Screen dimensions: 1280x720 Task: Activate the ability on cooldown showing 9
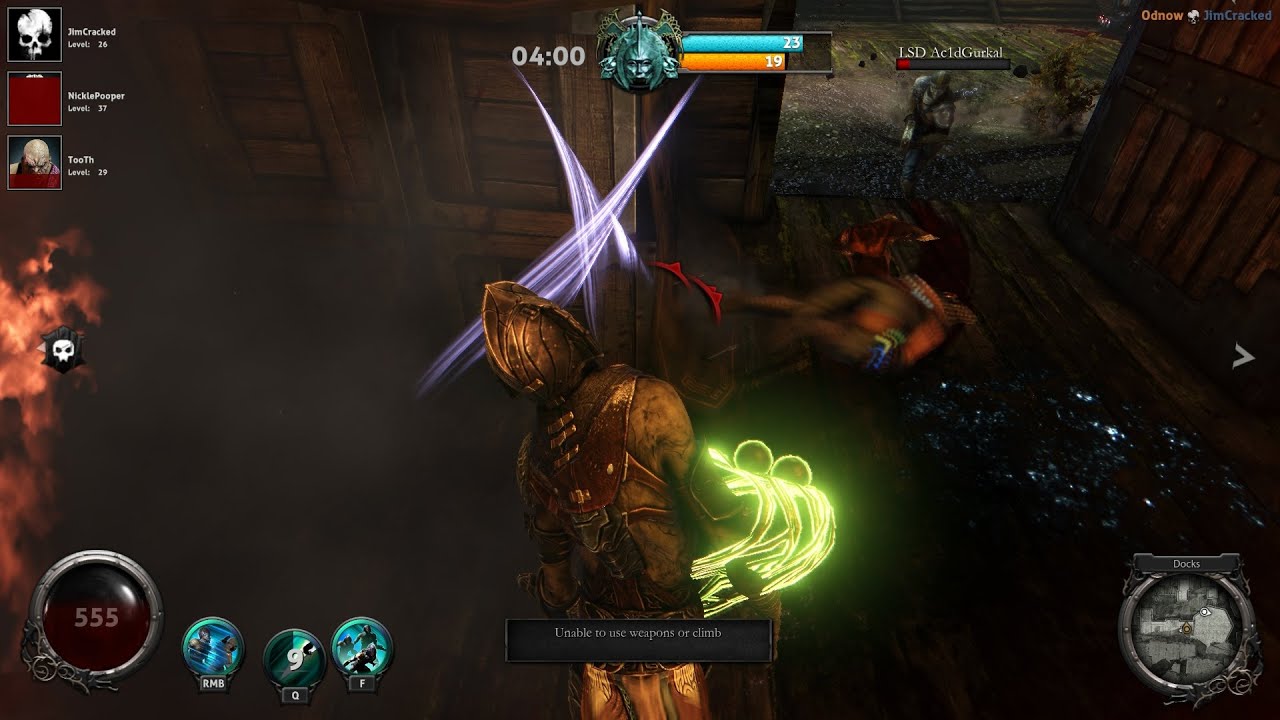pyautogui.click(x=293, y=655)
